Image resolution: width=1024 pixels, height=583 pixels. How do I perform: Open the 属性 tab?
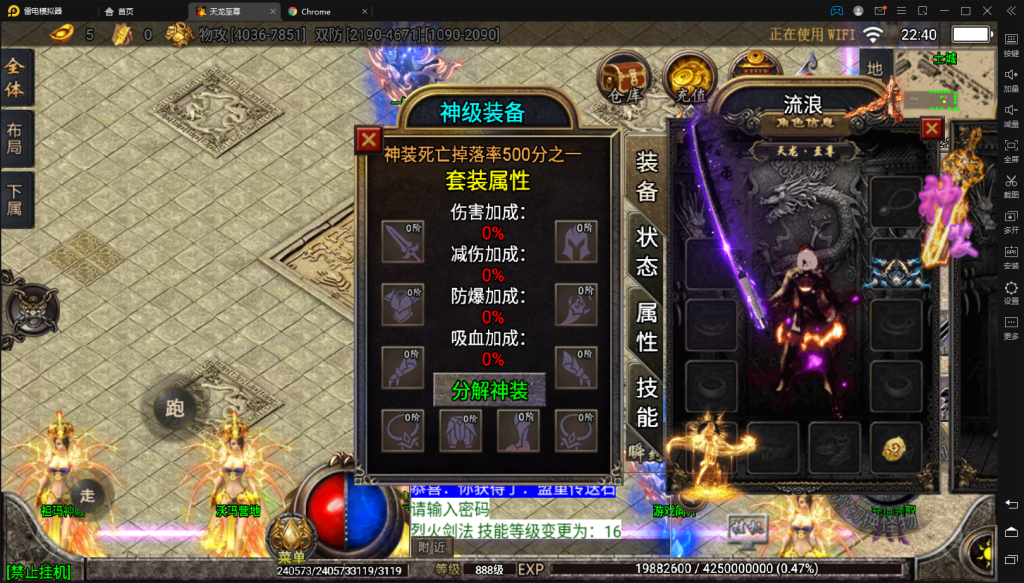(x=647, y=327)
